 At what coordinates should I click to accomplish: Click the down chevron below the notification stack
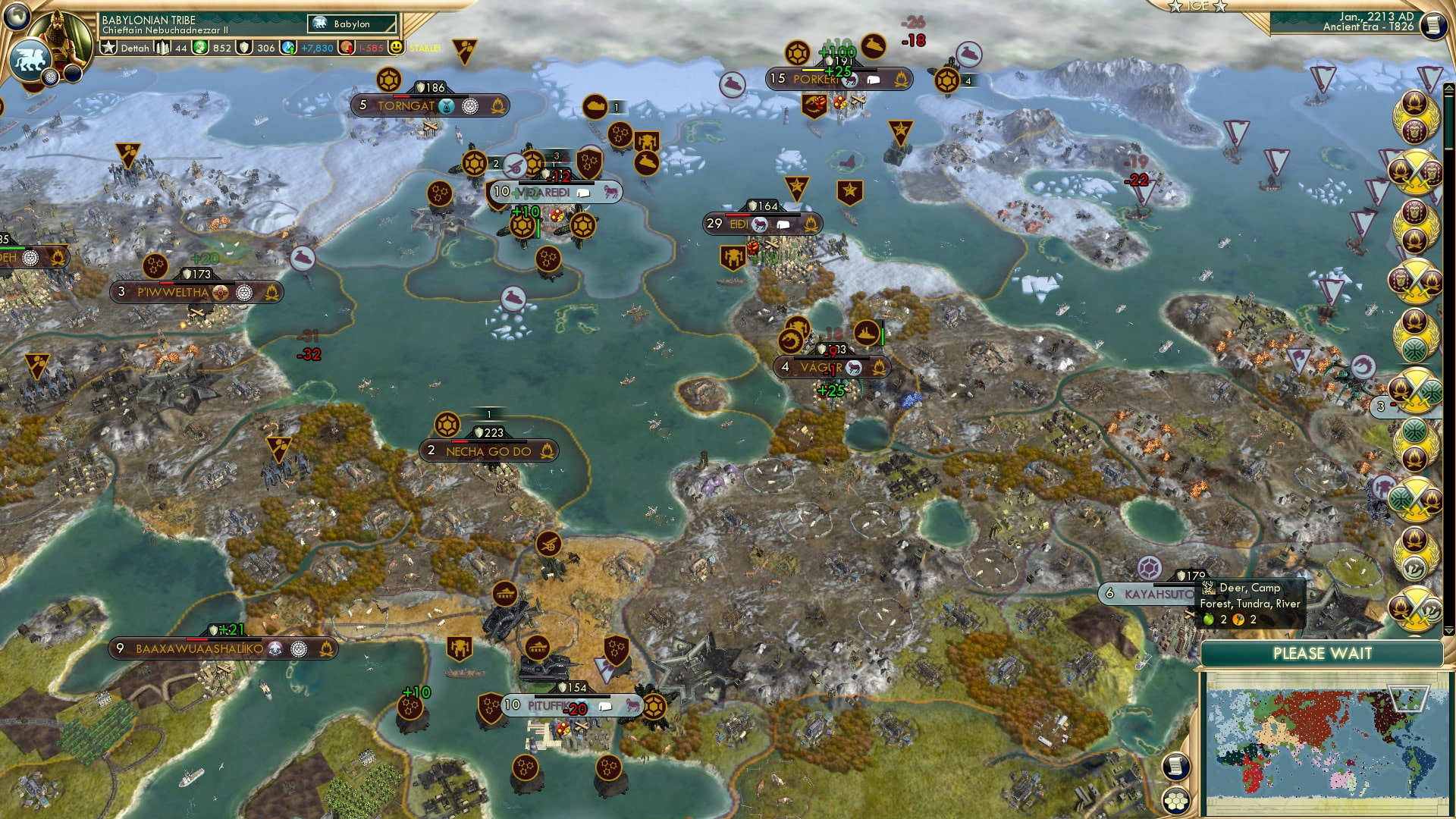[1449, 630]
